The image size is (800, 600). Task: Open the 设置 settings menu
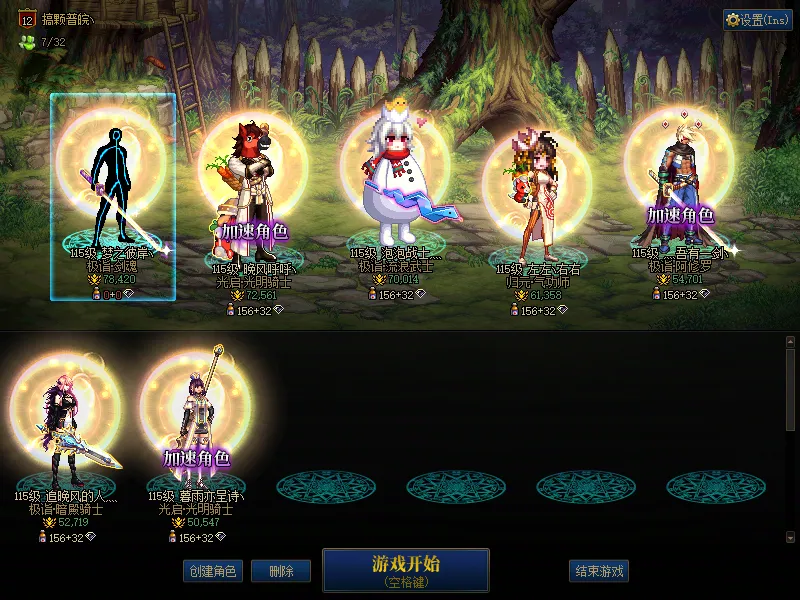click(x=757, y=20)
